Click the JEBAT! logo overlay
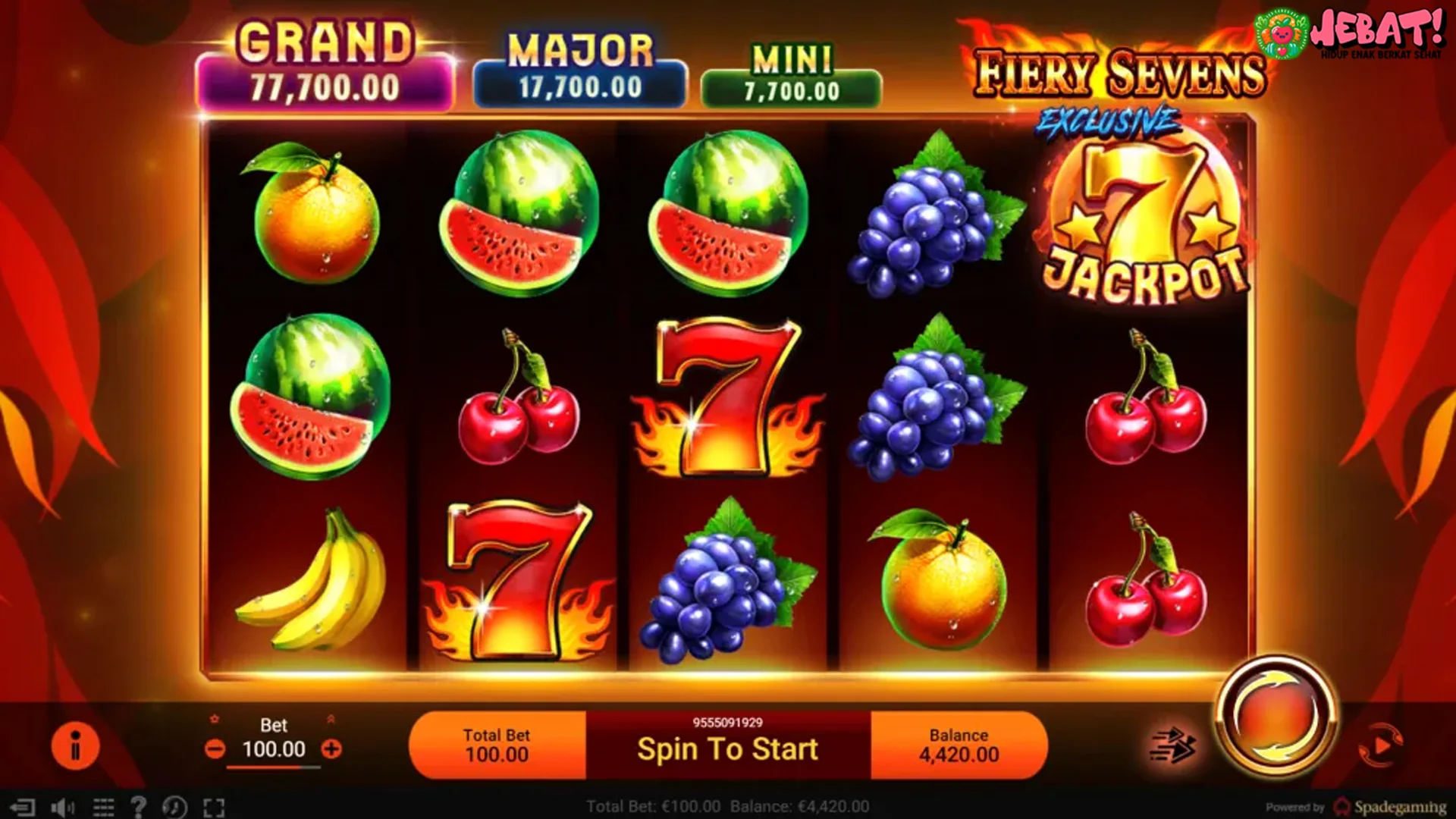1456x819 pixels. point(1350,33)
